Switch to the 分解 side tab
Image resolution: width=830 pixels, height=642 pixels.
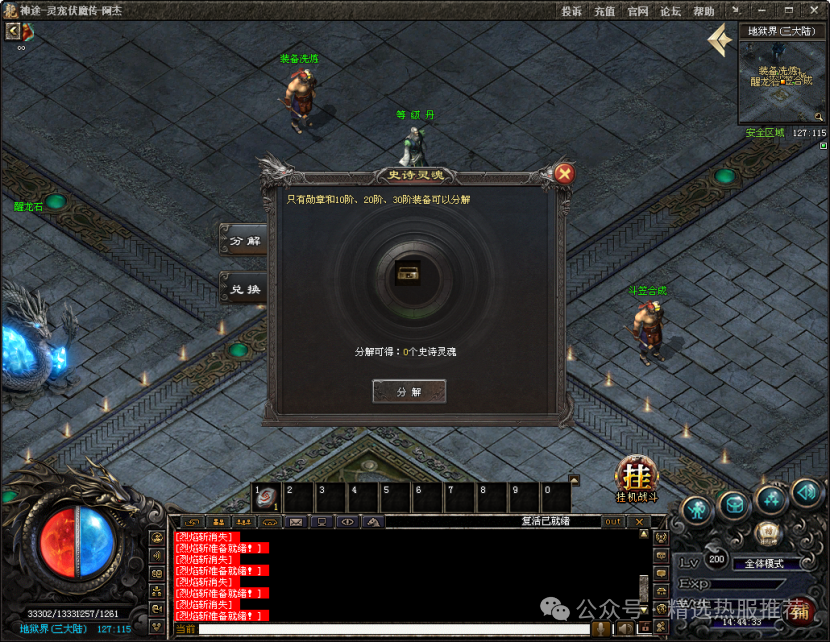coord(244,241)
